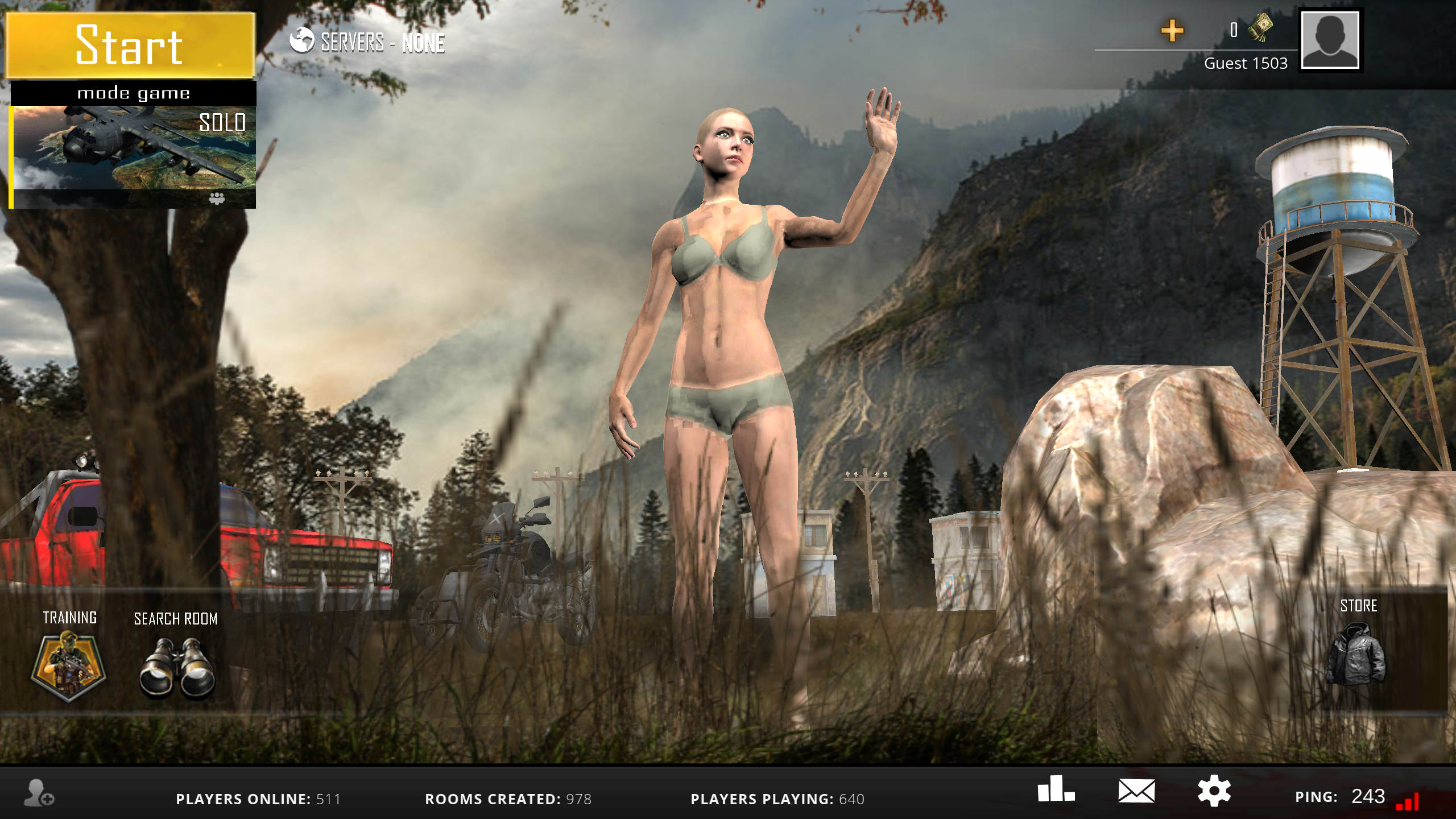Open Search Room with binoculars icon
This screenshot has width=1456, height=819.
tap(177, 667)
